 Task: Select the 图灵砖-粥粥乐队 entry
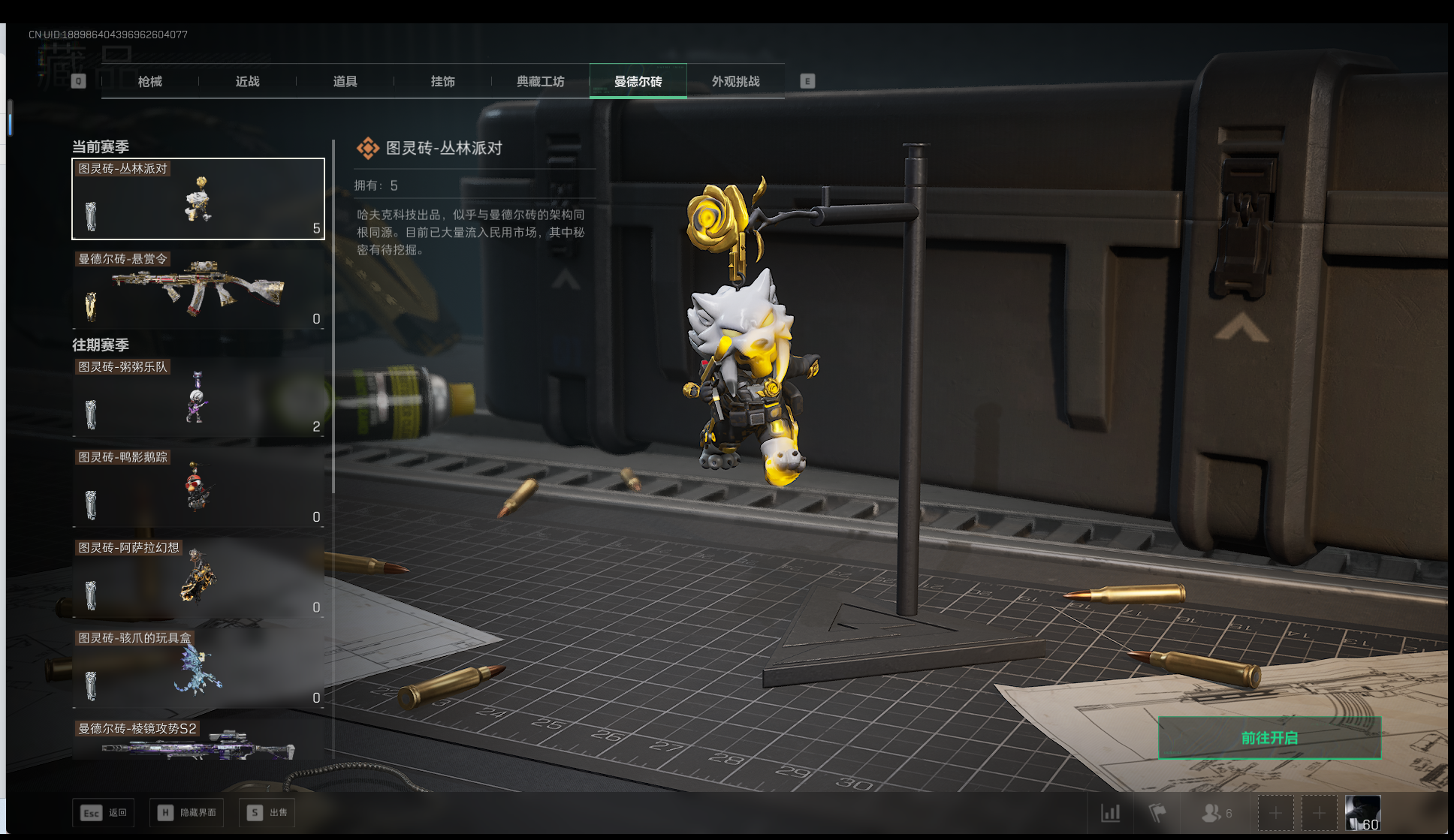pos(198,398)
